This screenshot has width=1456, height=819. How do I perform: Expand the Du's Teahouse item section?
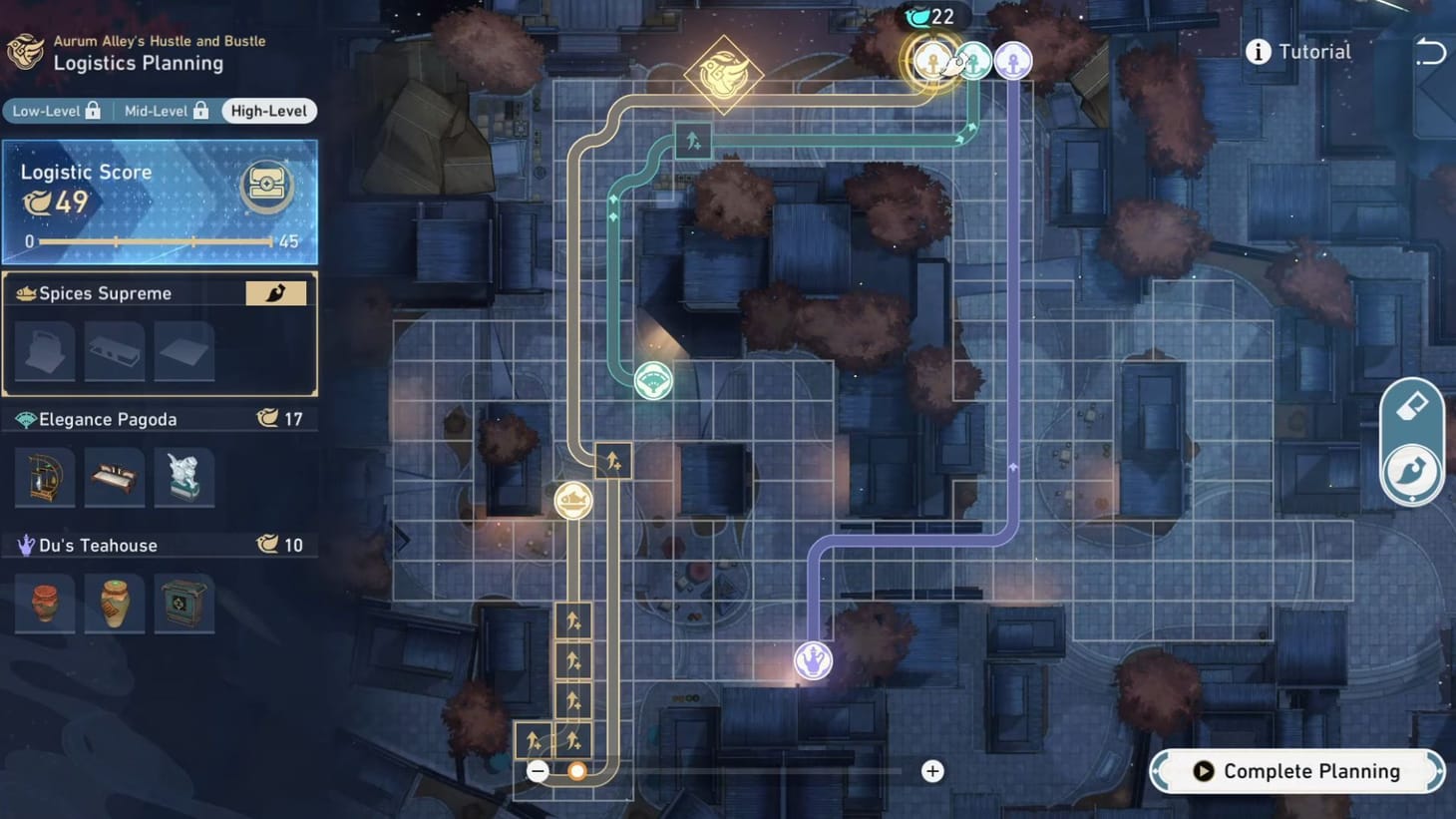click(x=160, y=545)
